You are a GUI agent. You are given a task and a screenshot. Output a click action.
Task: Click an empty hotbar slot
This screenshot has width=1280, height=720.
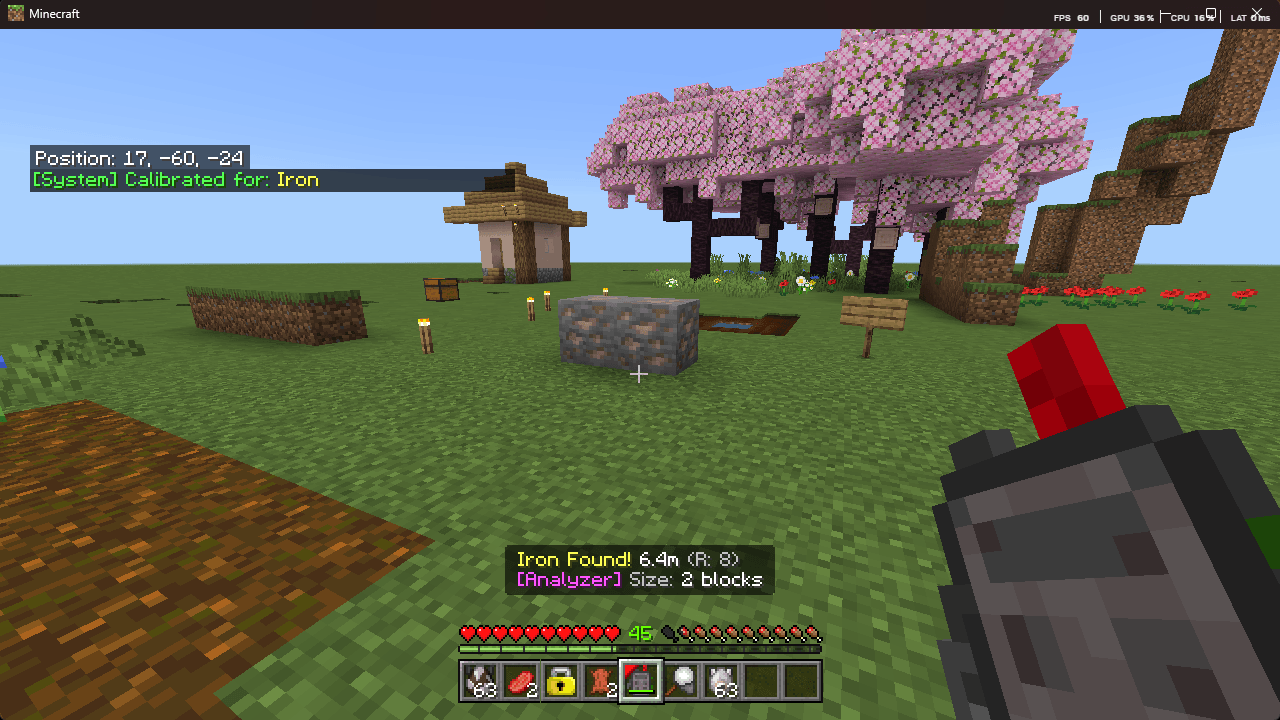click(761, 683)
